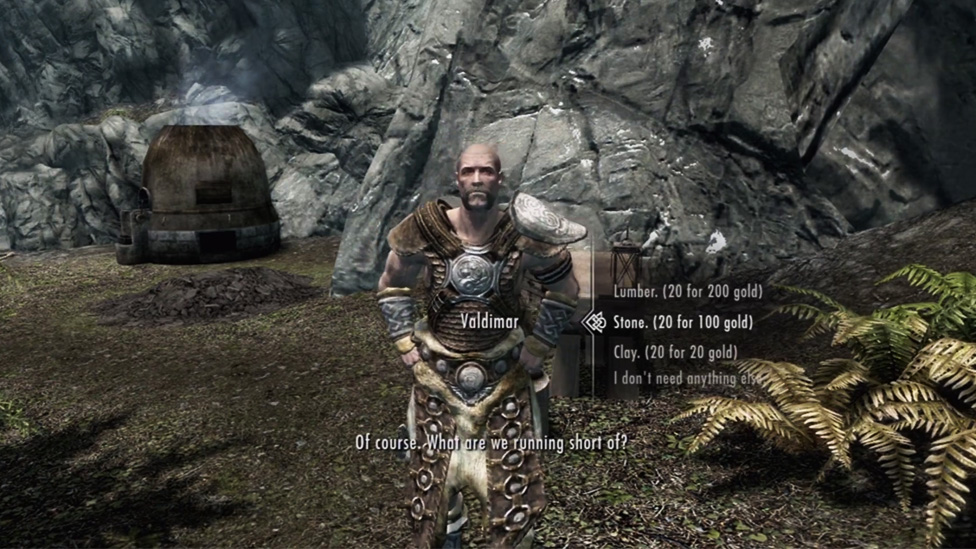This screenshot has height=549, width=976.
Task: Pick the Clay 20 for 20 gold option
Action: tap(675, 352)
